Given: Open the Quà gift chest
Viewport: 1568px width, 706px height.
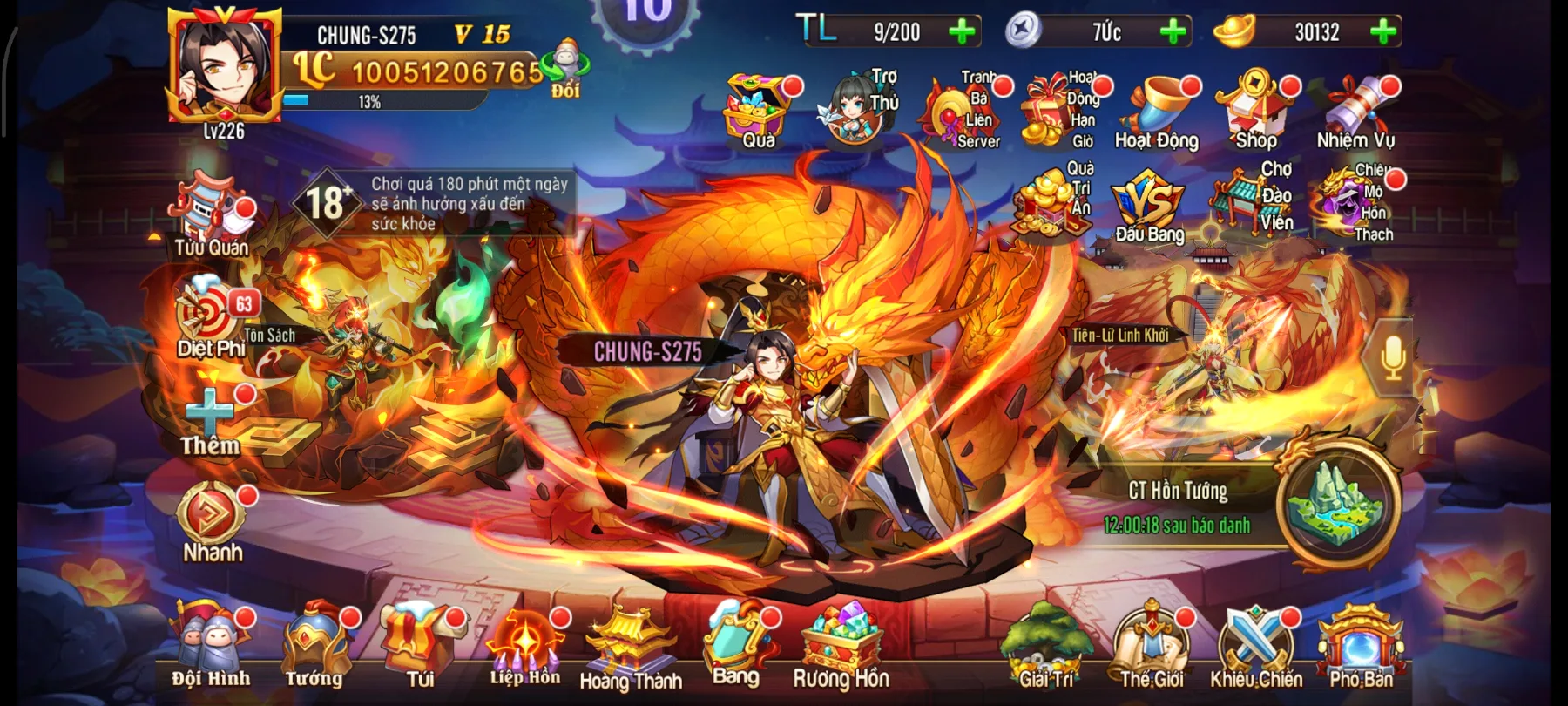Looking at the screenshot, I should 756,105.
